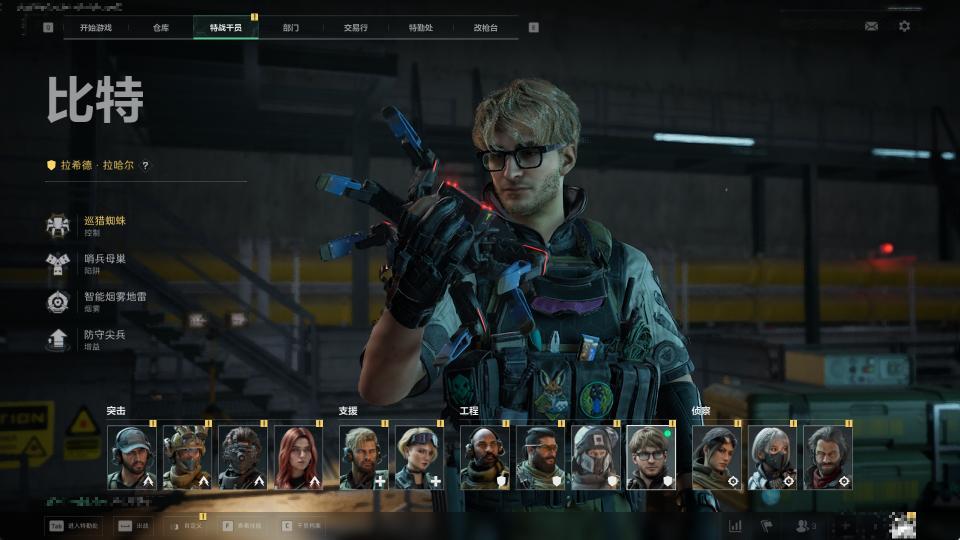Select the blonde female support operator
The width and height of the screenshot is (960, 540).
(420, 457)
